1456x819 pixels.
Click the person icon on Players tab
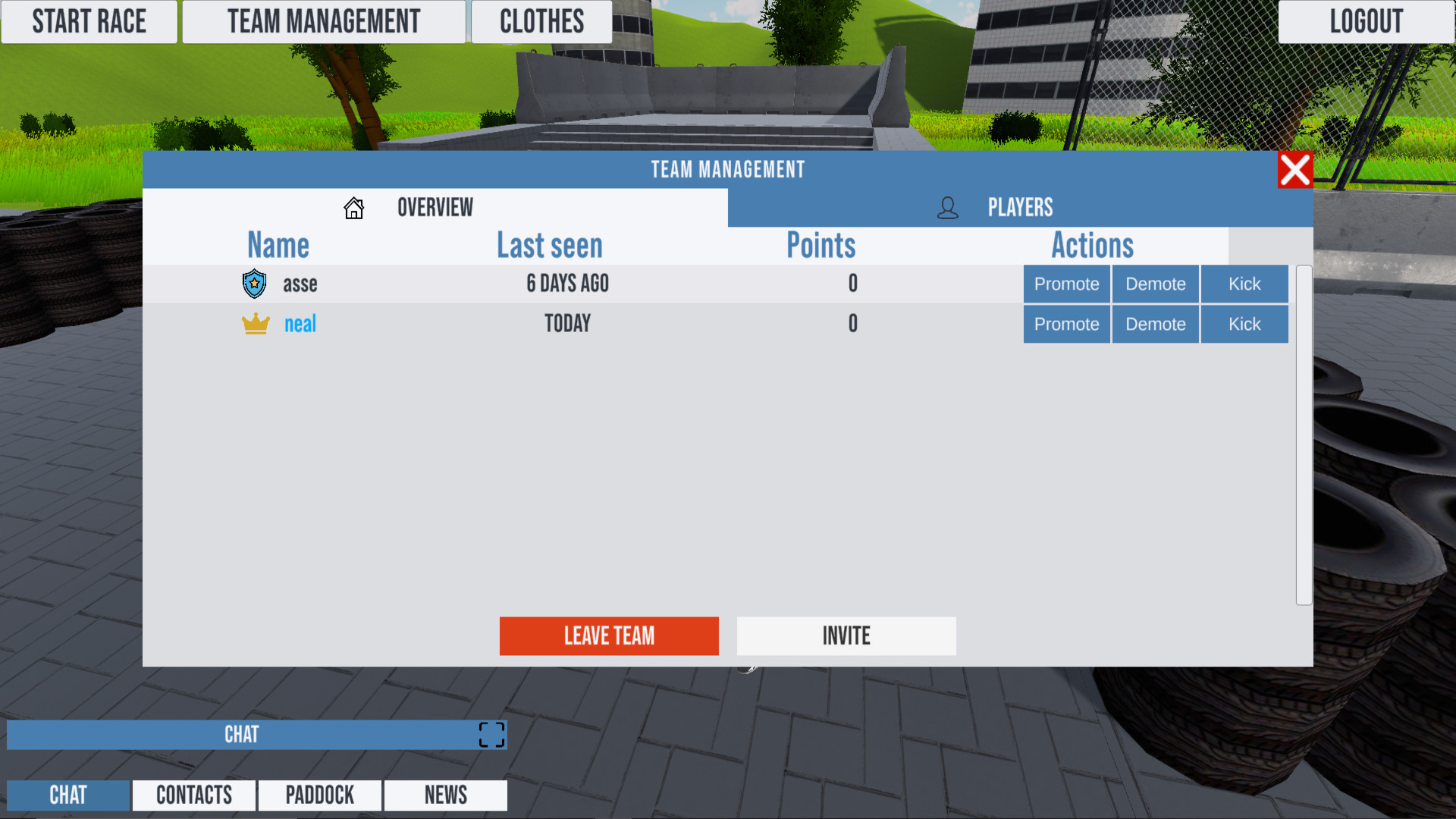pos(946,208)
